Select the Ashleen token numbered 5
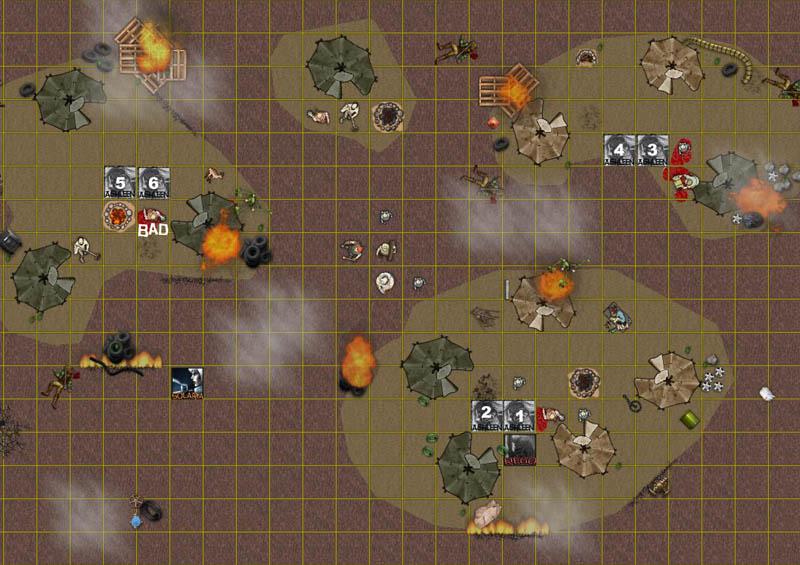Image resolution: width=800 pixels, height=565 pixels. [x=121, y=182]
